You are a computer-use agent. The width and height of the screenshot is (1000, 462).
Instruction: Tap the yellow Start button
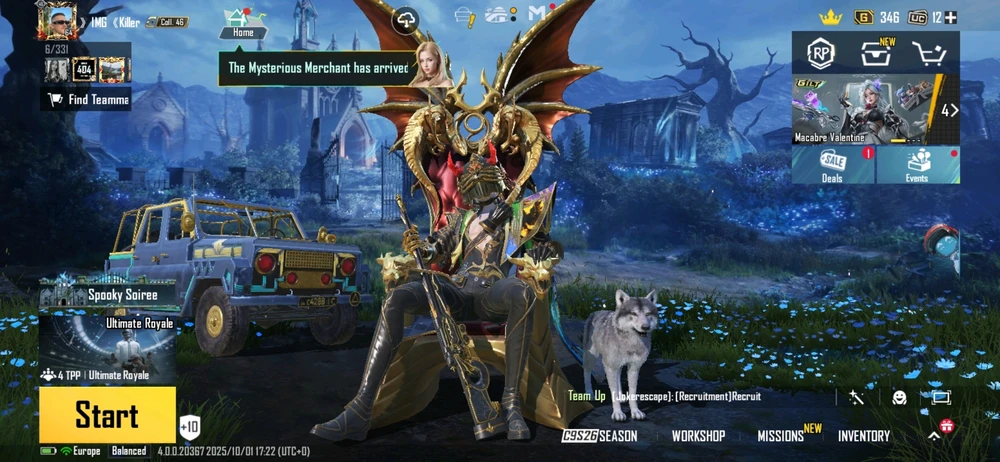[x=107, y=415]
